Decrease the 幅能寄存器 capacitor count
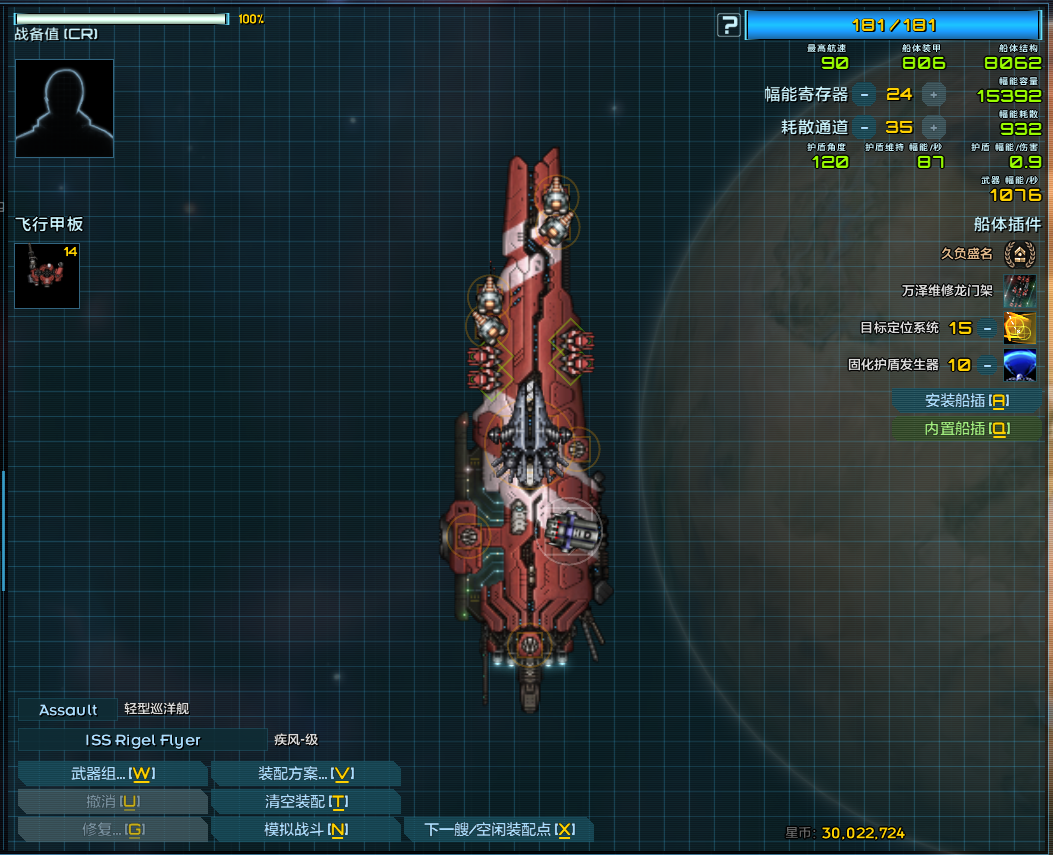The width and height of the screenshot is (1053, 855). coord(865,94)
